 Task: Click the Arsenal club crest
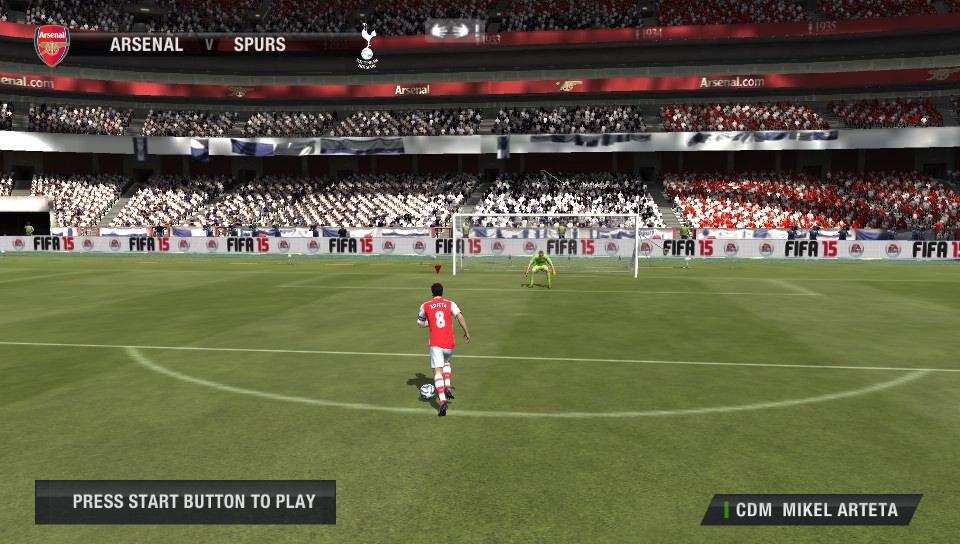(52, 45)
